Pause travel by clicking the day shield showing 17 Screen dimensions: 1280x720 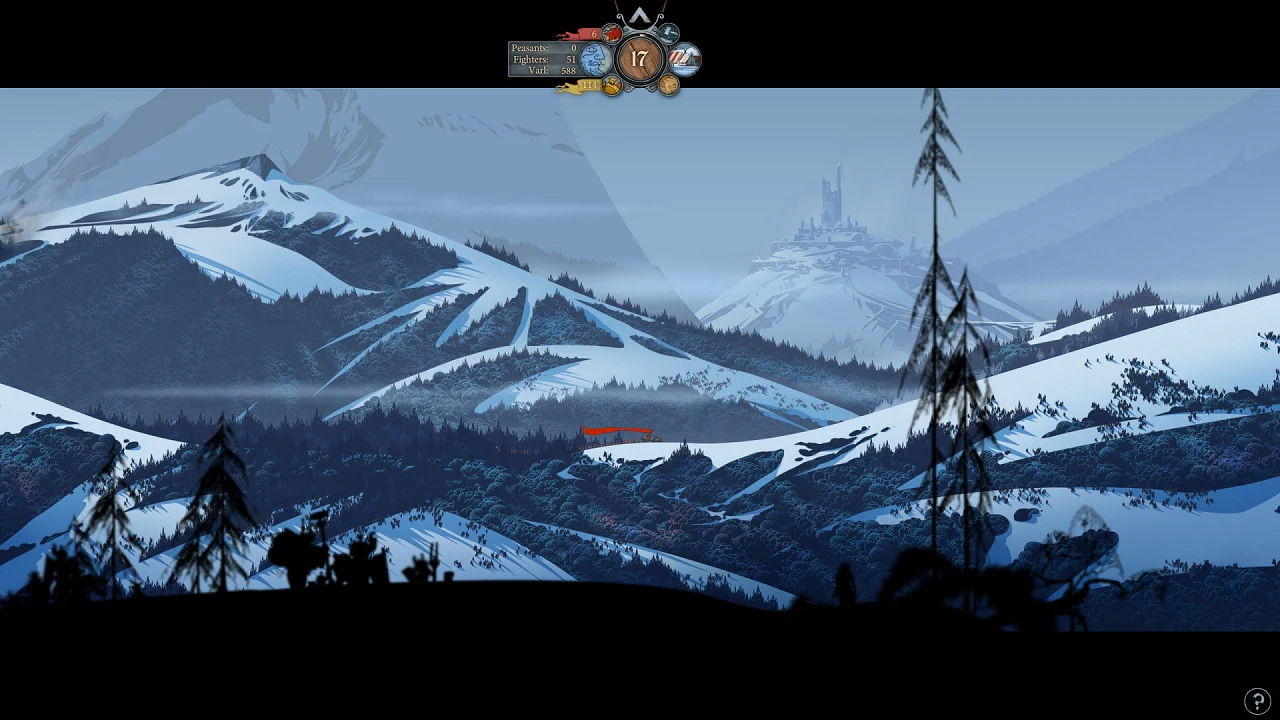[x=640, y=57]
